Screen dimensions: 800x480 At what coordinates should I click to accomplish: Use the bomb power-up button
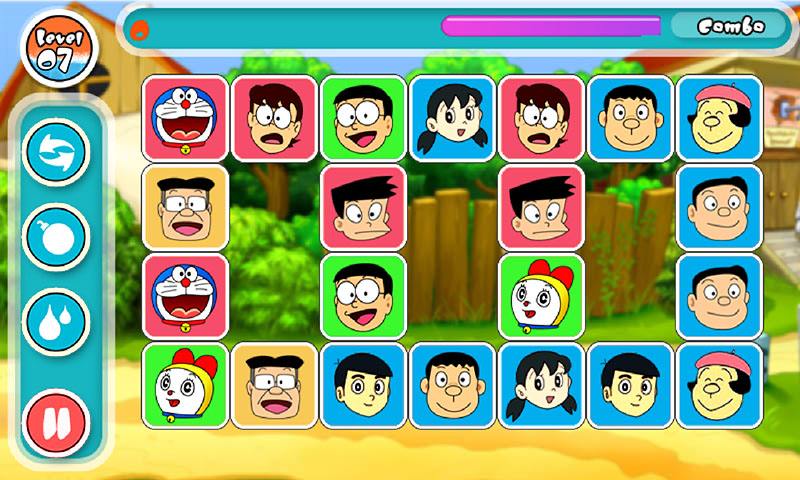point(56,236)
